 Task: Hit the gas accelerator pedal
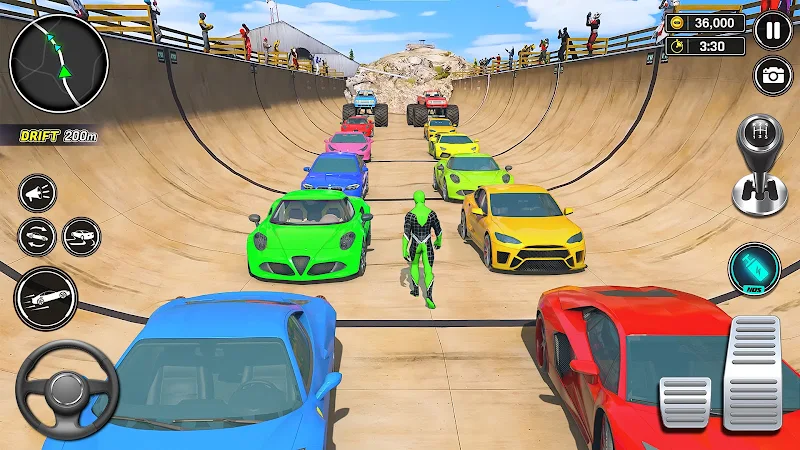(x=752, y=372)
